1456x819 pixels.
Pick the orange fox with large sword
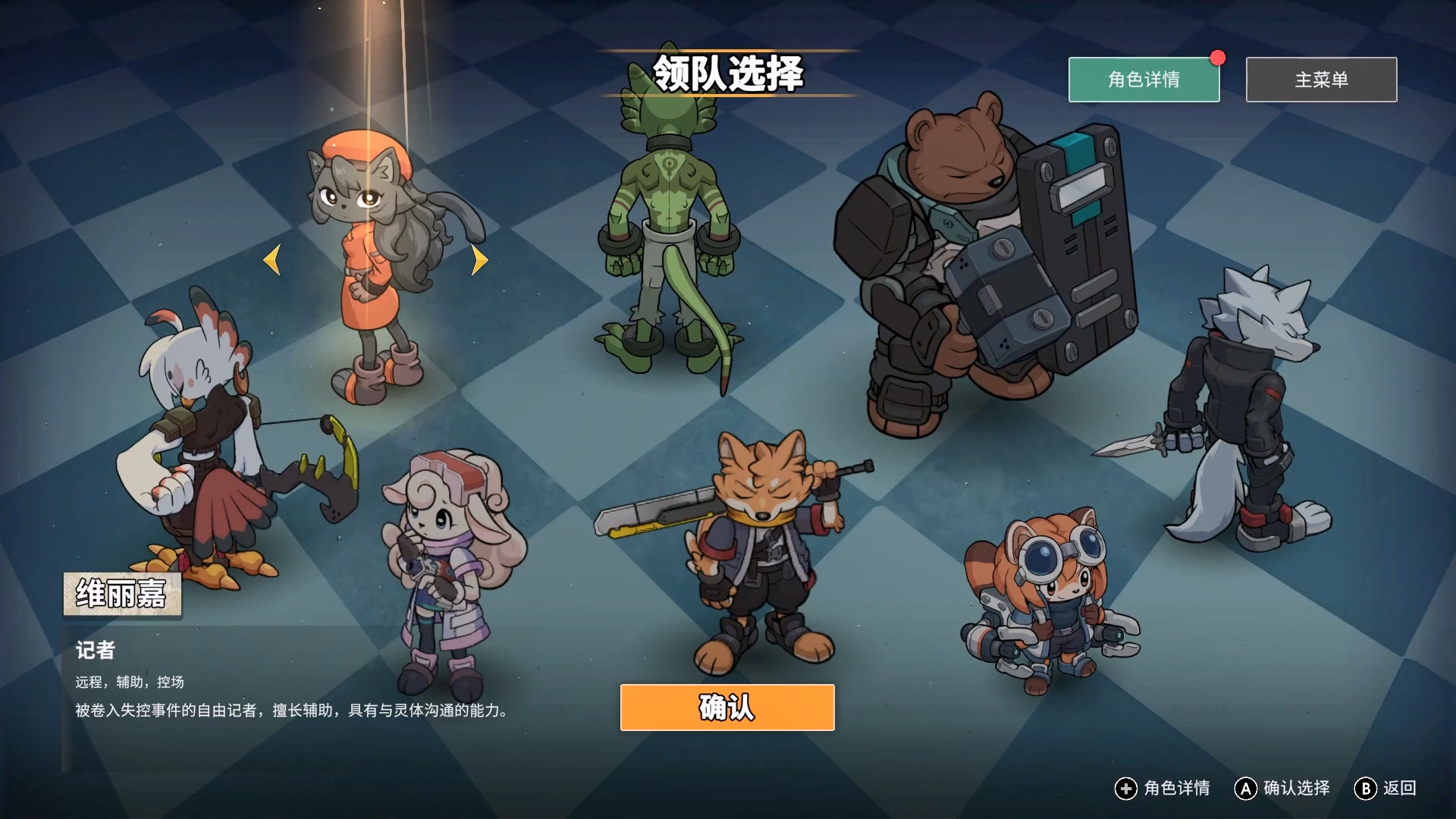coord(762,546)
